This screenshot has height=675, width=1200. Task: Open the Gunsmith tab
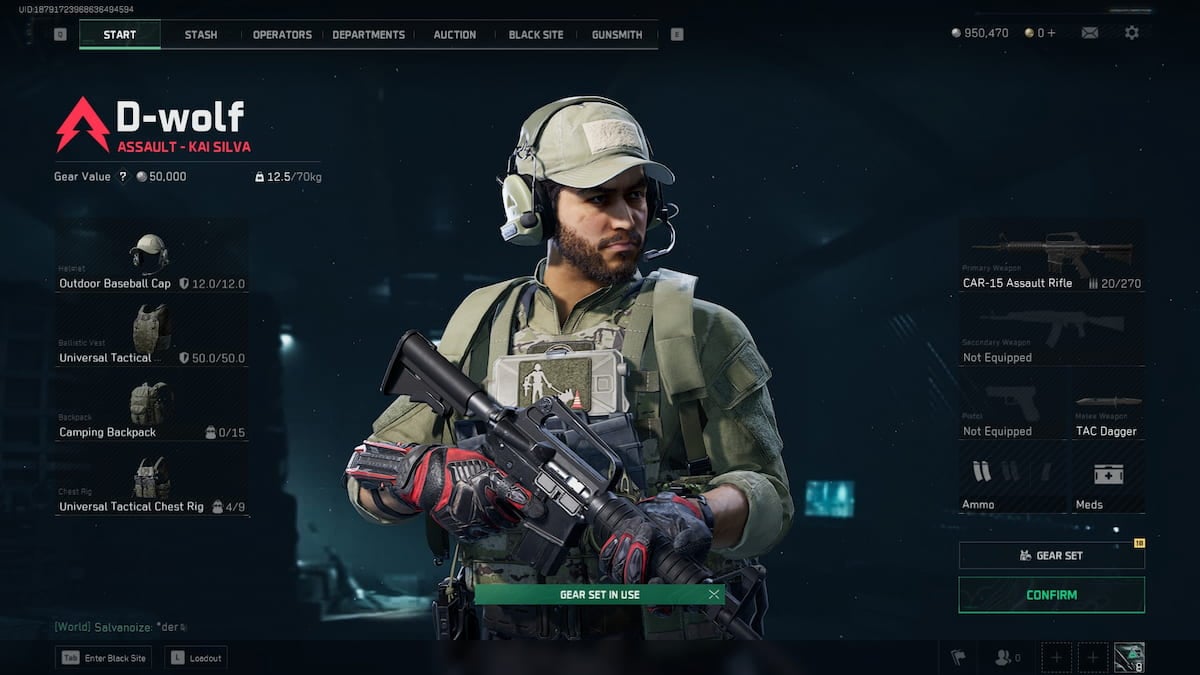tap(617, 35)
